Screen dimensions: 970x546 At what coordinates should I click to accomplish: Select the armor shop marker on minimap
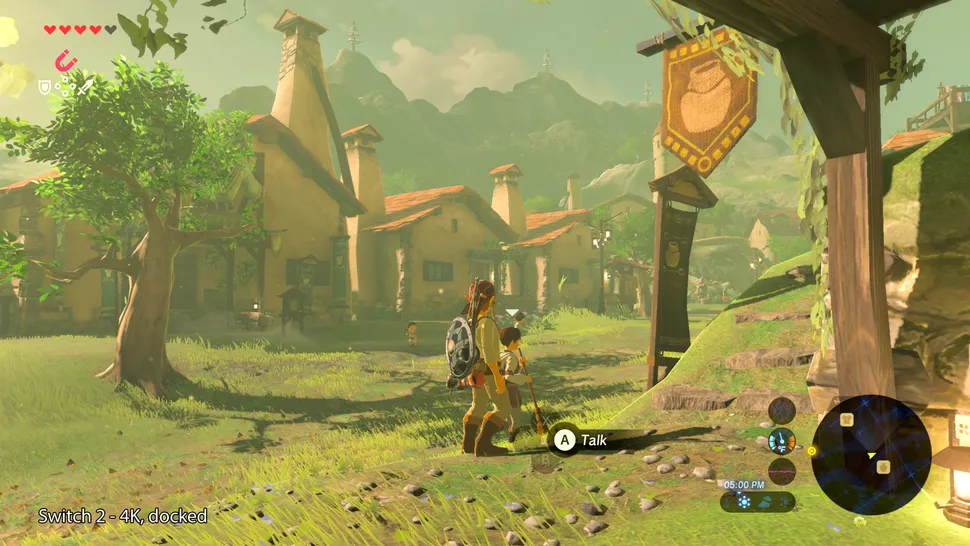click(x=846, y=420)
